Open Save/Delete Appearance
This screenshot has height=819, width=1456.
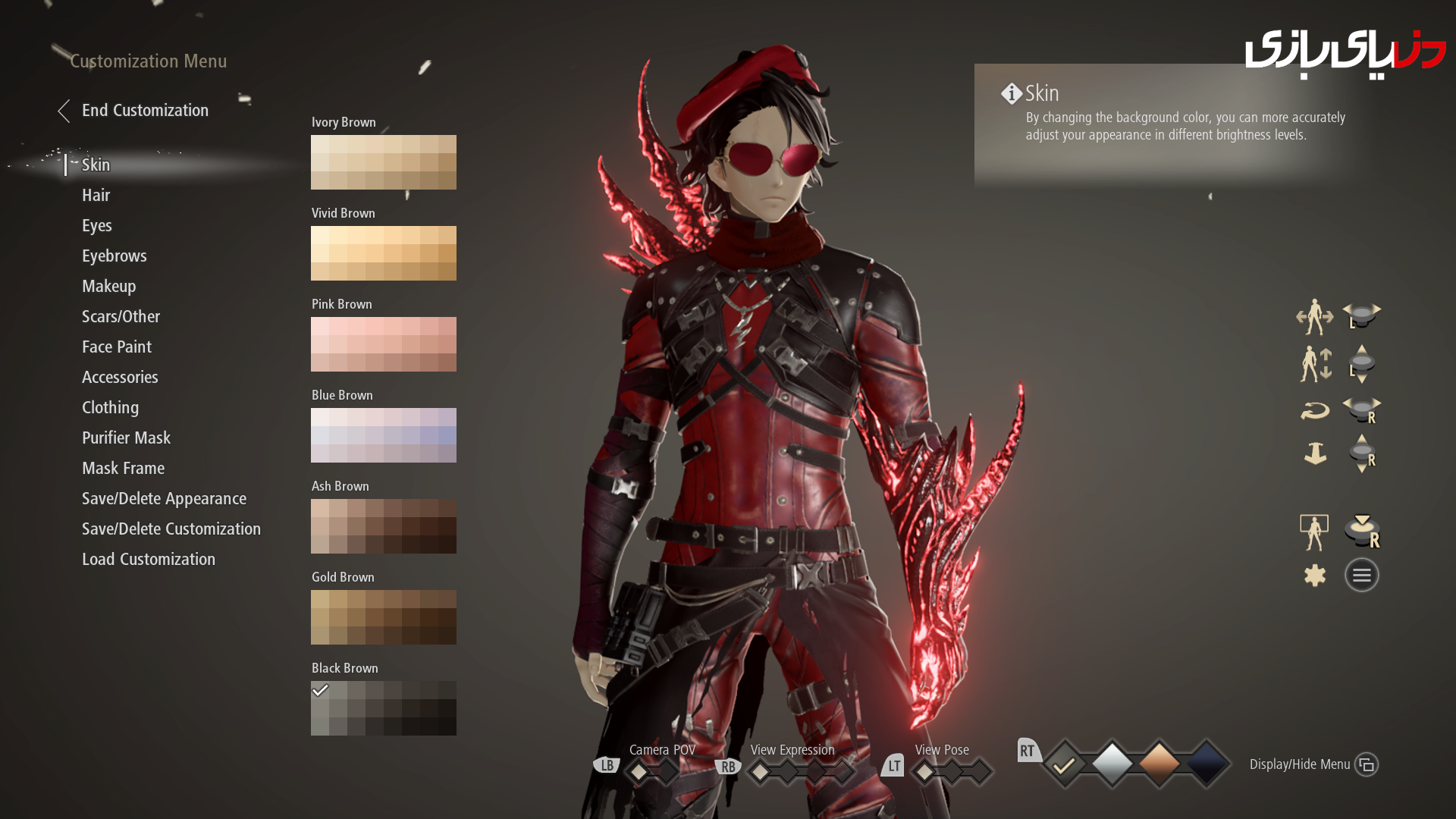tap(164, 498)
